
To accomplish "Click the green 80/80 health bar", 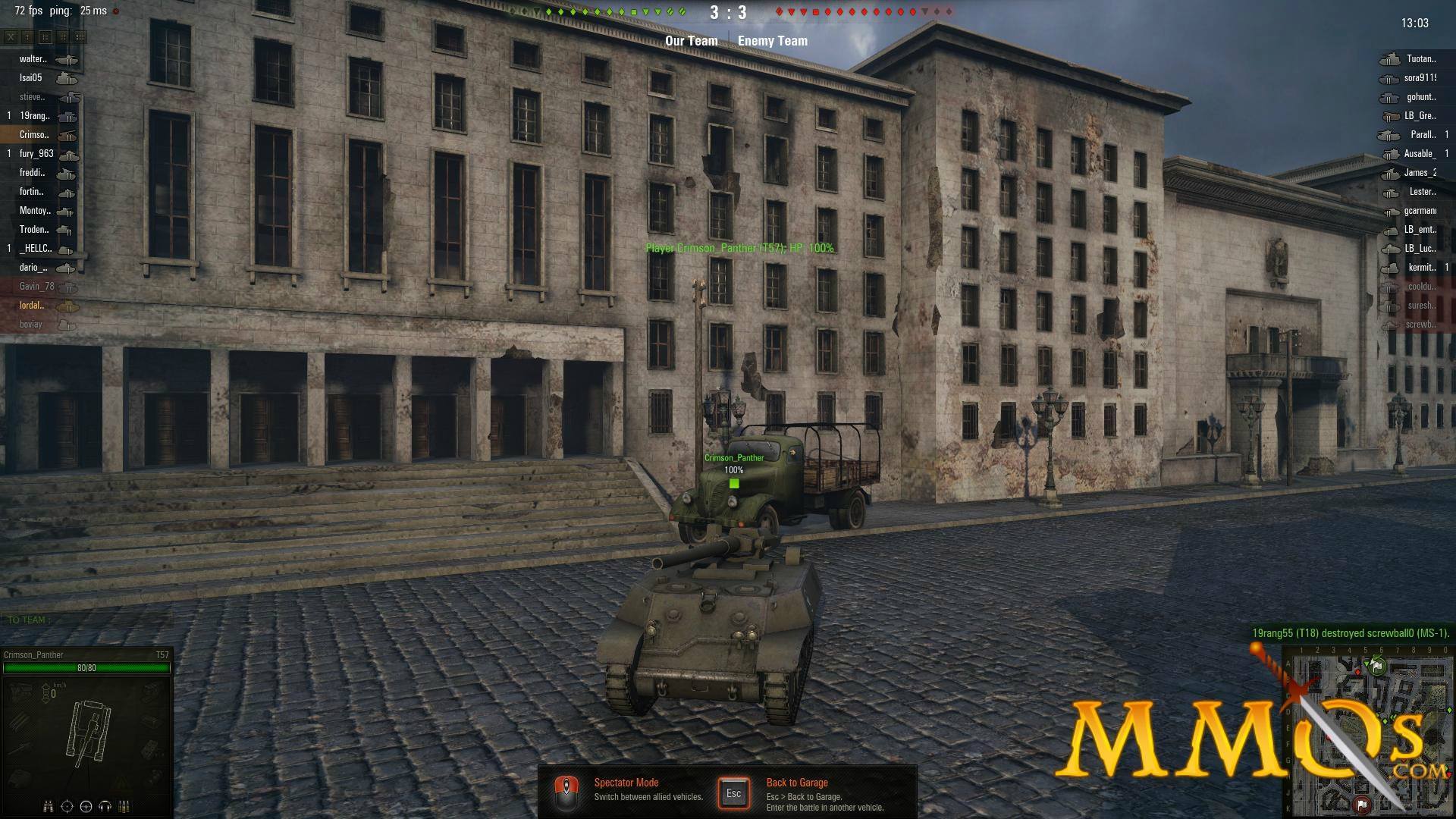I will (86, 669).
